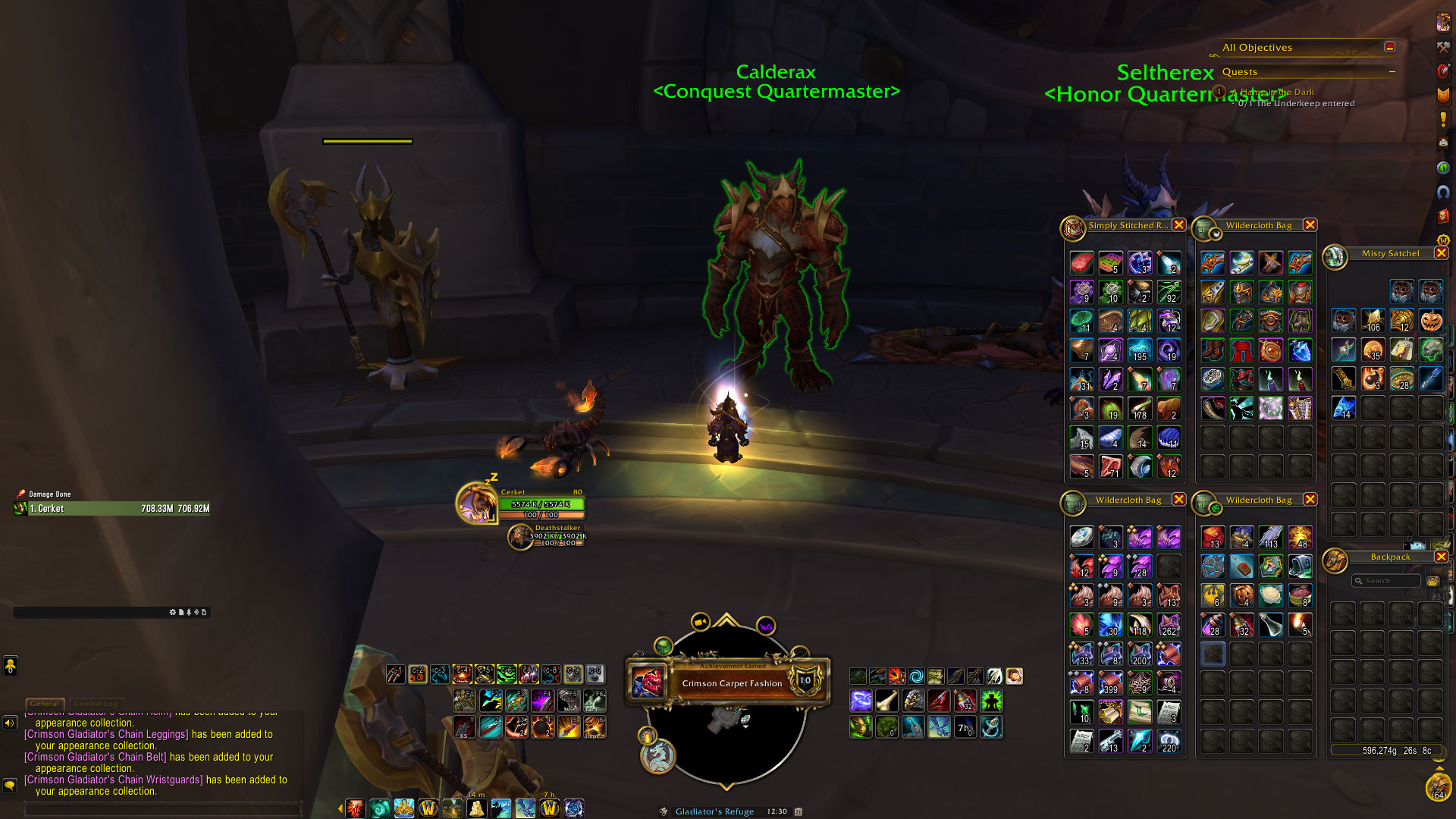The image size is (1456, 819).
Task: Pick the red cloak item slot
Action: click(1241, 350)
